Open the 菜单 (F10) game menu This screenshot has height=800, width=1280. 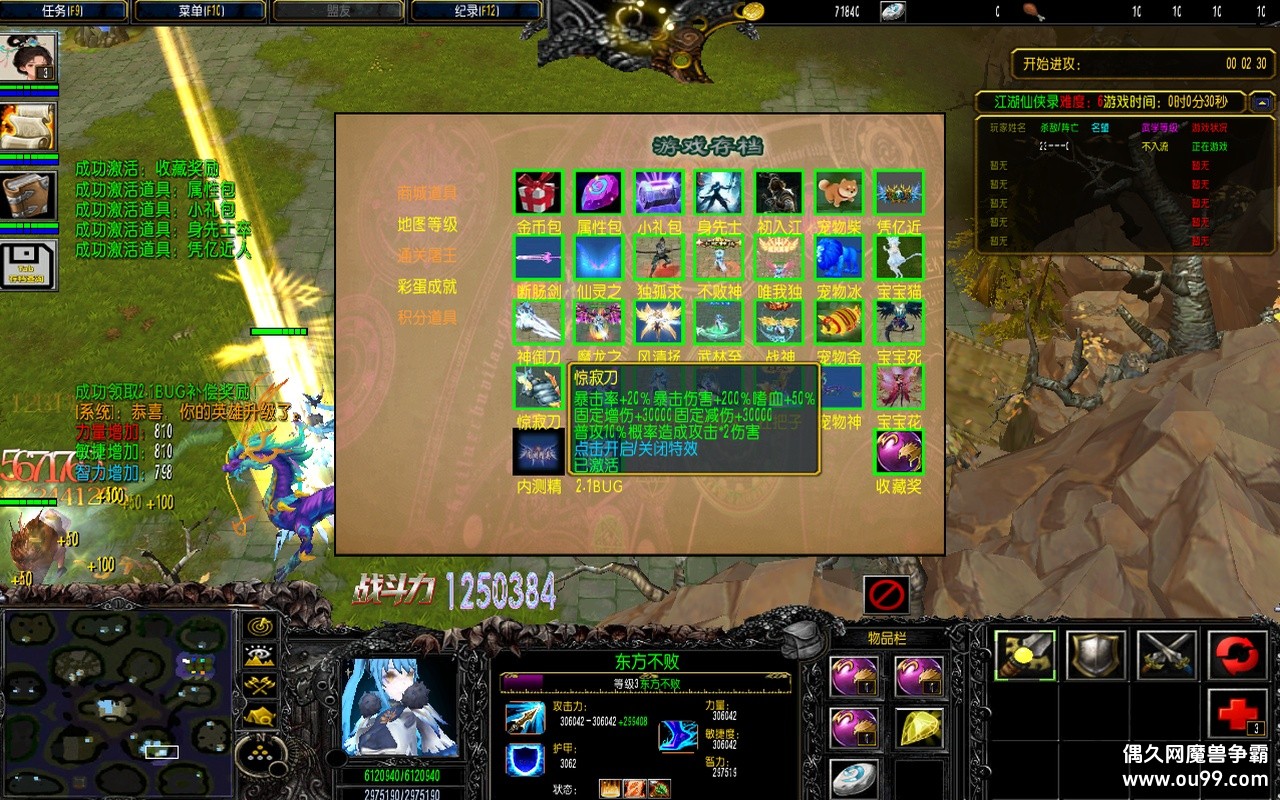pos(200,11)
